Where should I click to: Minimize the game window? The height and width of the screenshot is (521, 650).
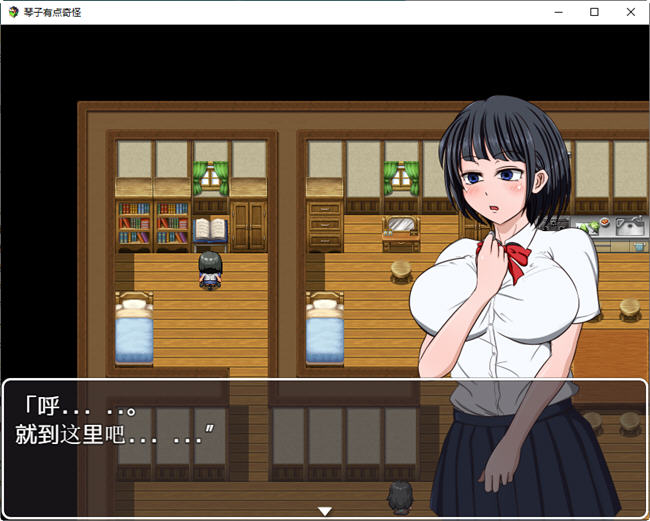[x=558, y=12]
